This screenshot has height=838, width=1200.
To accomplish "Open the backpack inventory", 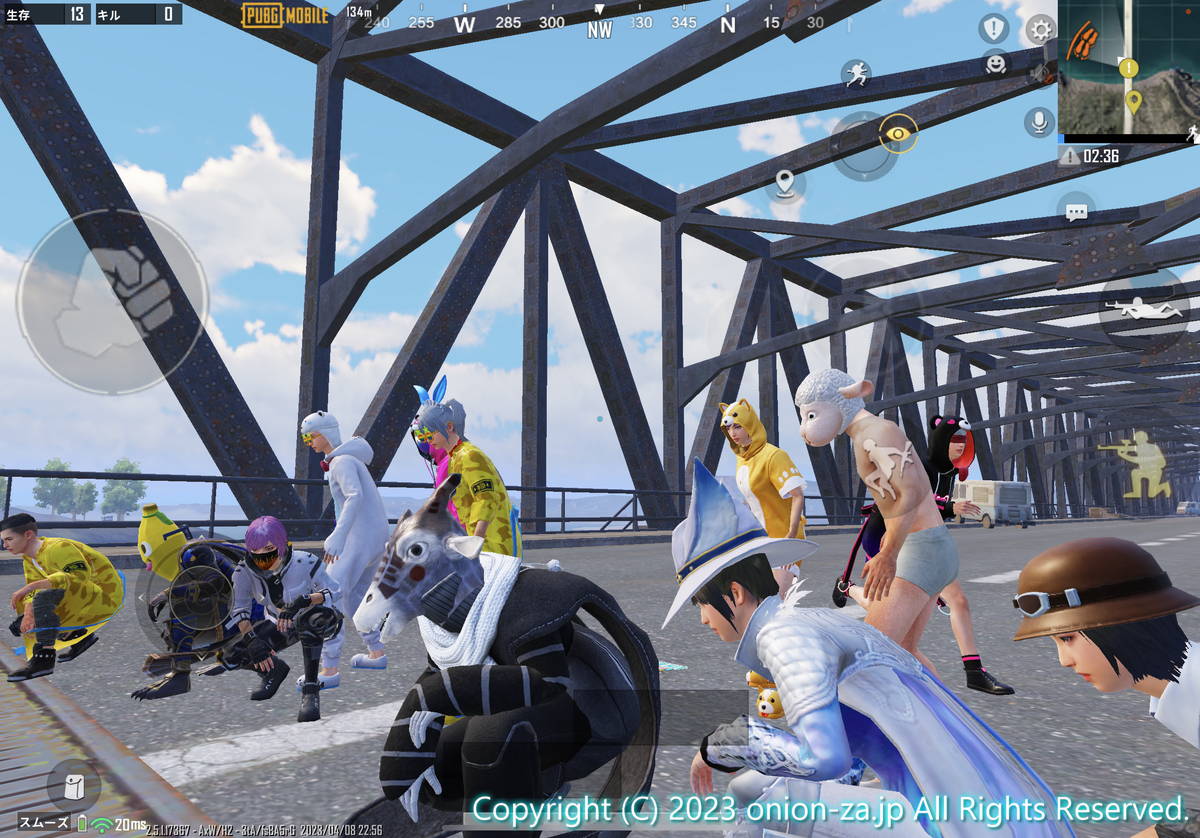I will (73, 786).
